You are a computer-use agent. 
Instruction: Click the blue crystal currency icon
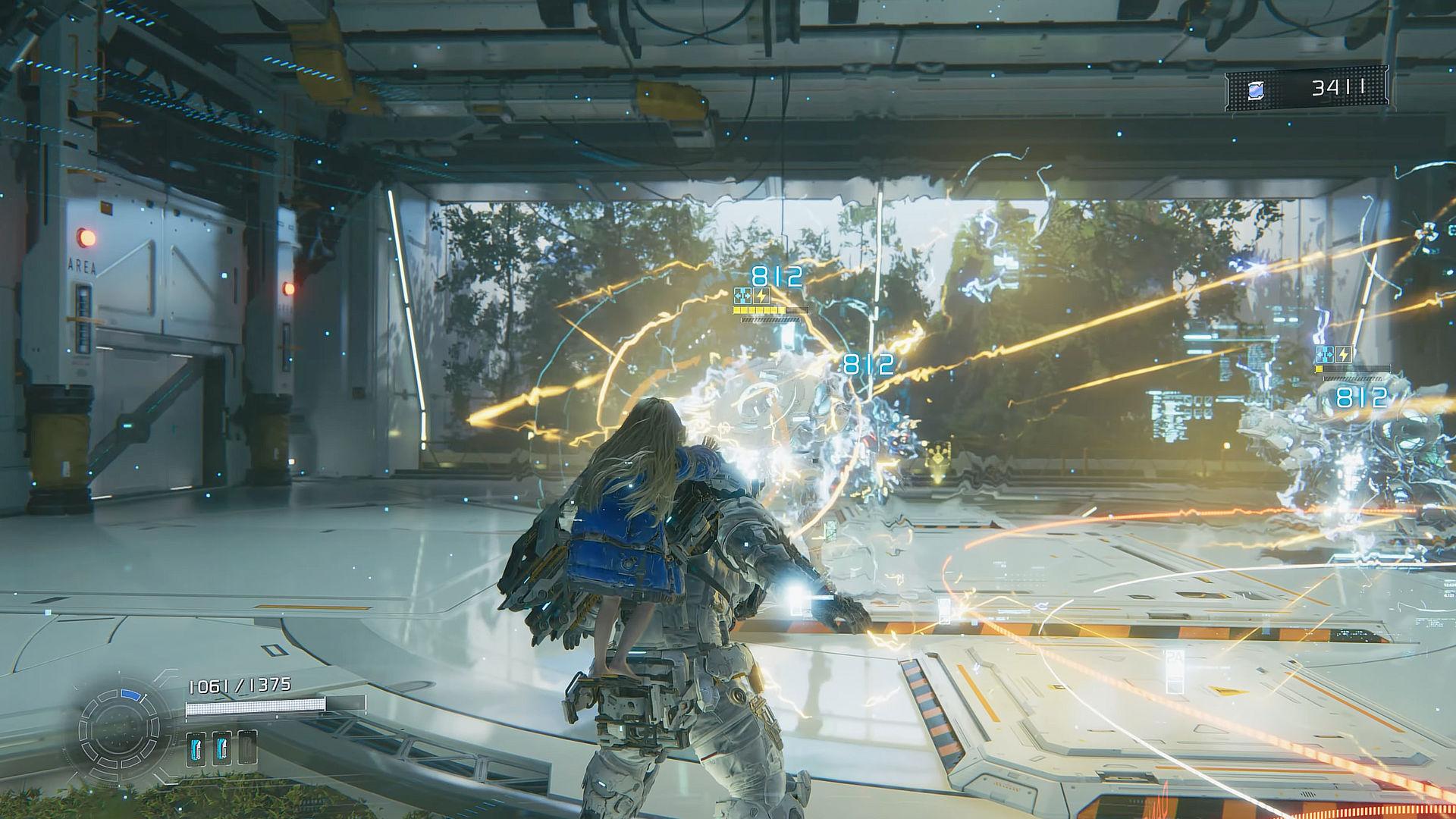click(x=1257, y=90)
